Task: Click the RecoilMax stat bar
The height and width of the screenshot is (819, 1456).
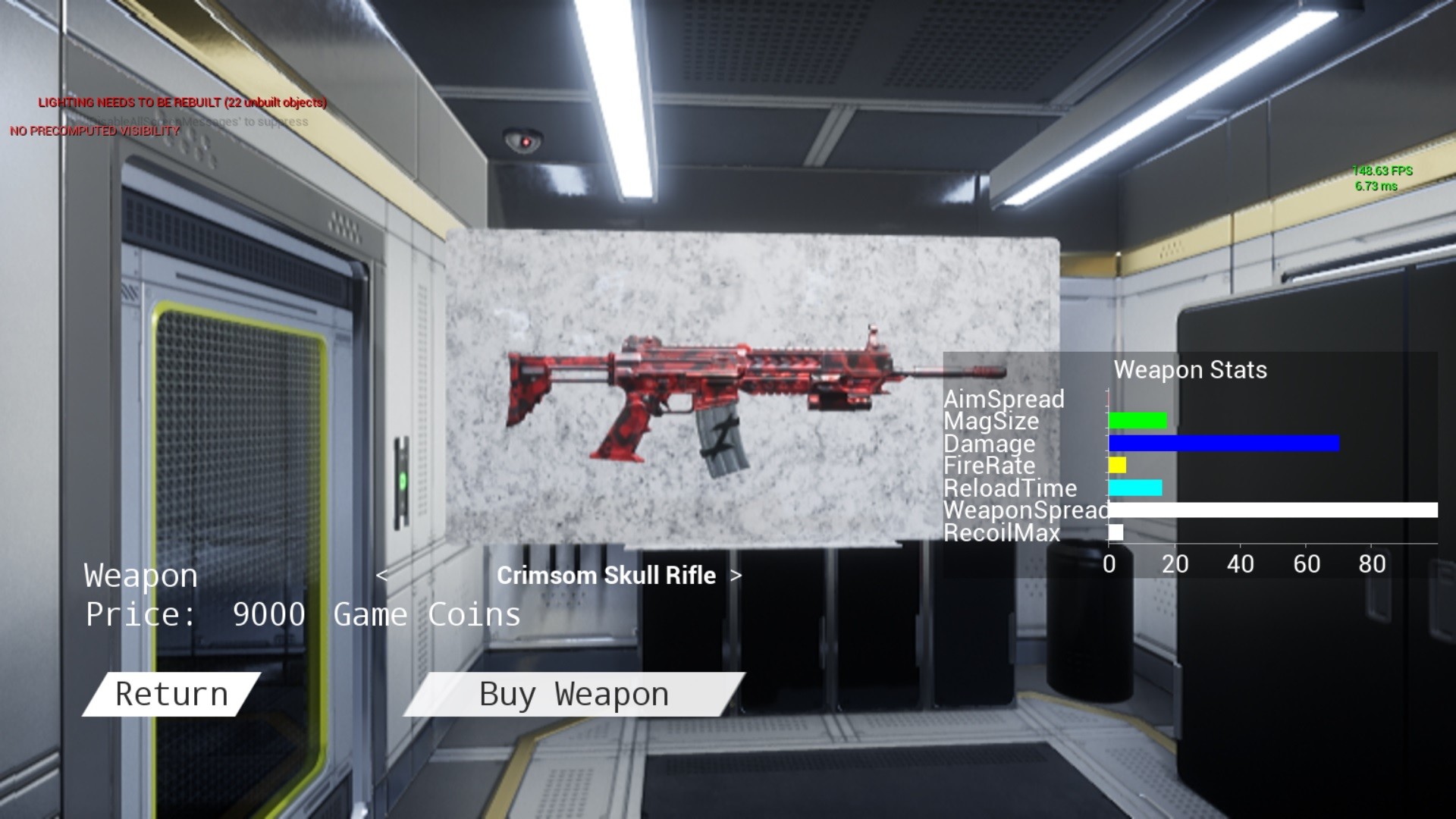Action: tap(1115, 533)
